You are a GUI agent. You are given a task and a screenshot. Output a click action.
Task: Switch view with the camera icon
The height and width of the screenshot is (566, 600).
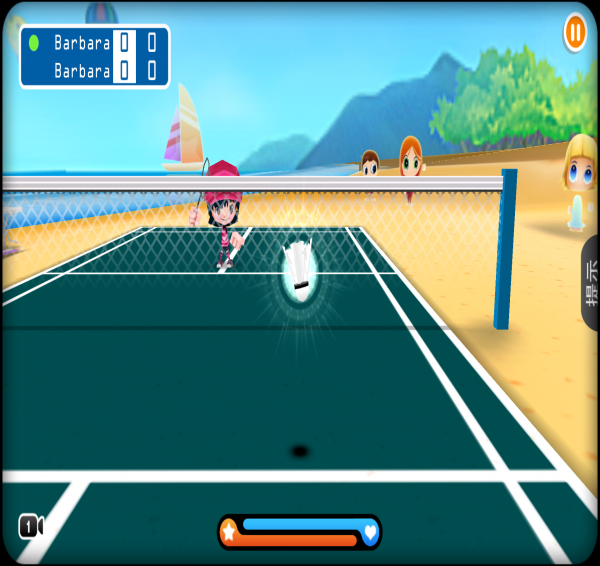(30, 526)
